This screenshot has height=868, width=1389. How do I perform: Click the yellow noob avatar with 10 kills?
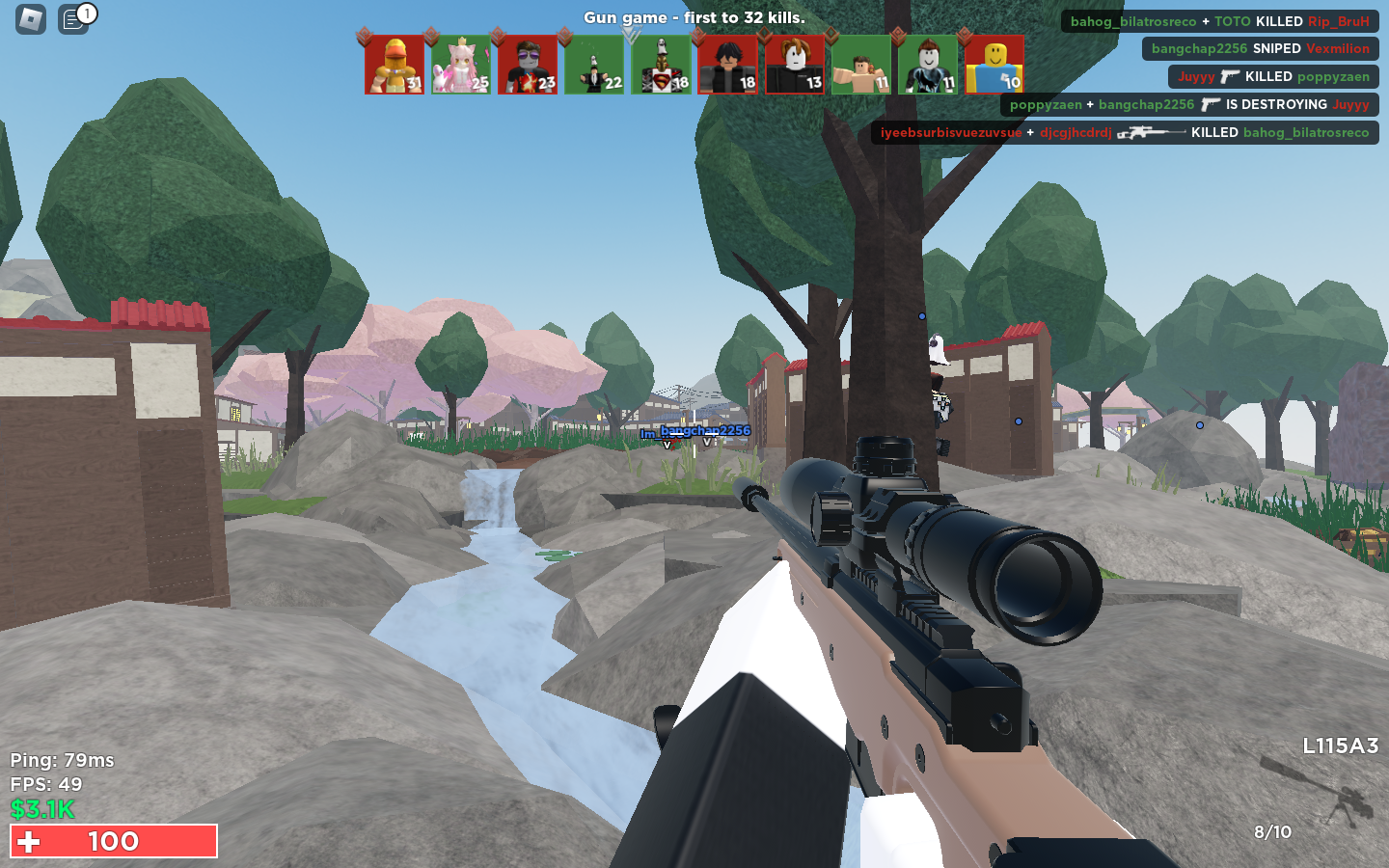[994, 65]
